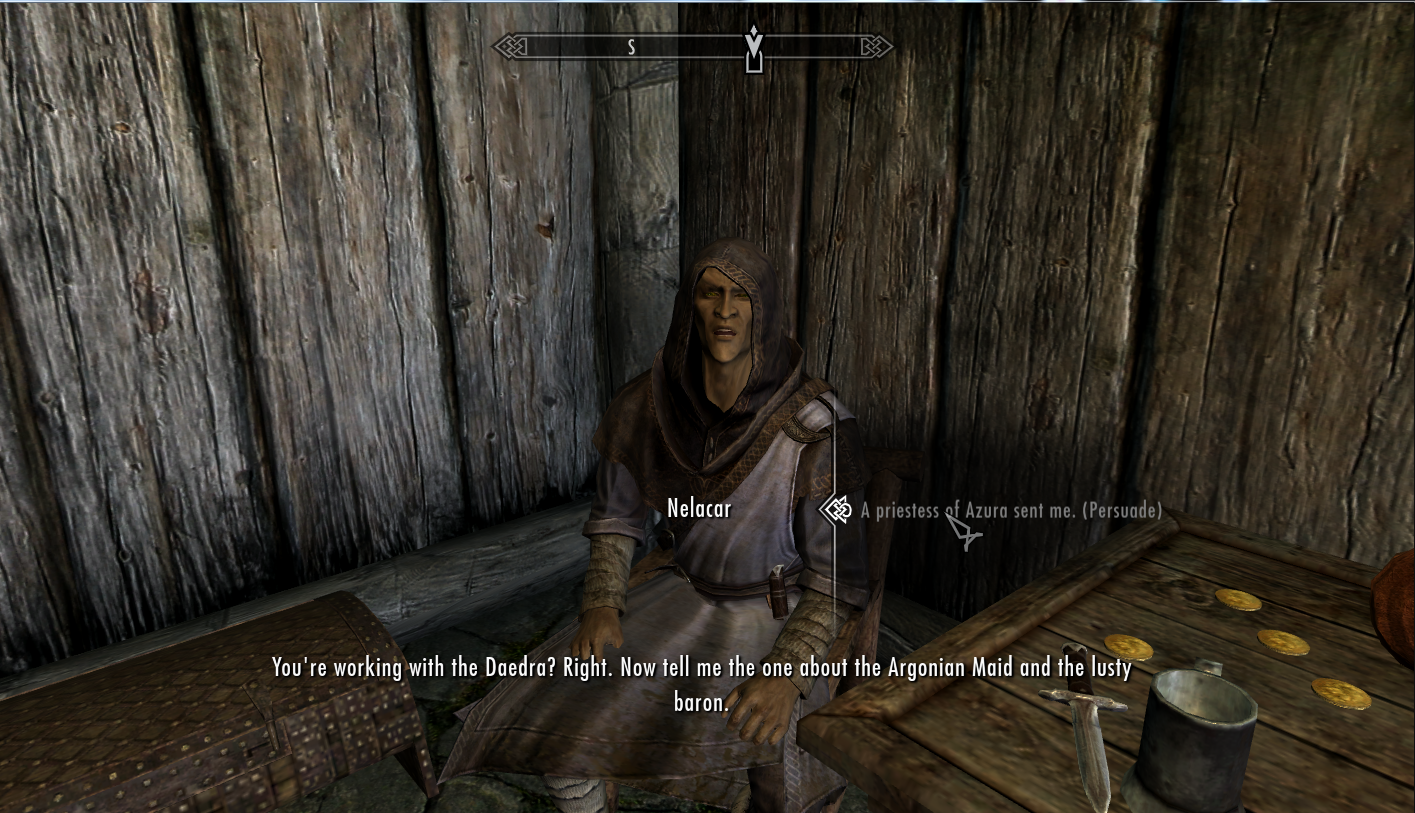Choose the 'A priestess of Azura sent me' reply
This screenshot has height=813, width=1415.
point(1010,511)
